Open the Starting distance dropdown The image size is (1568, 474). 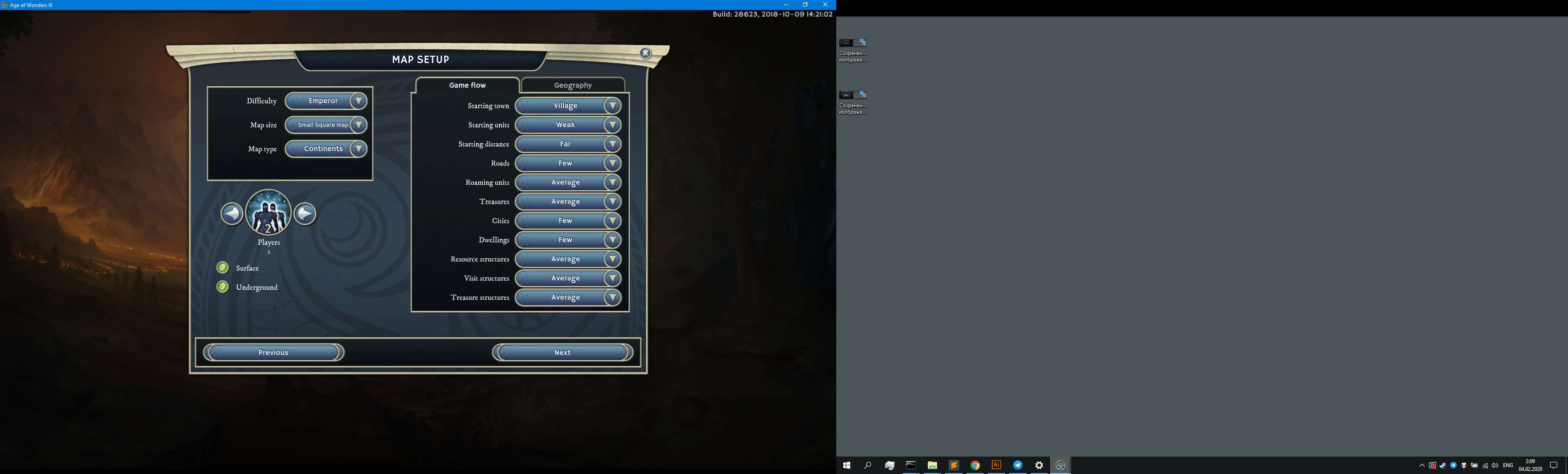pos(568,144)
